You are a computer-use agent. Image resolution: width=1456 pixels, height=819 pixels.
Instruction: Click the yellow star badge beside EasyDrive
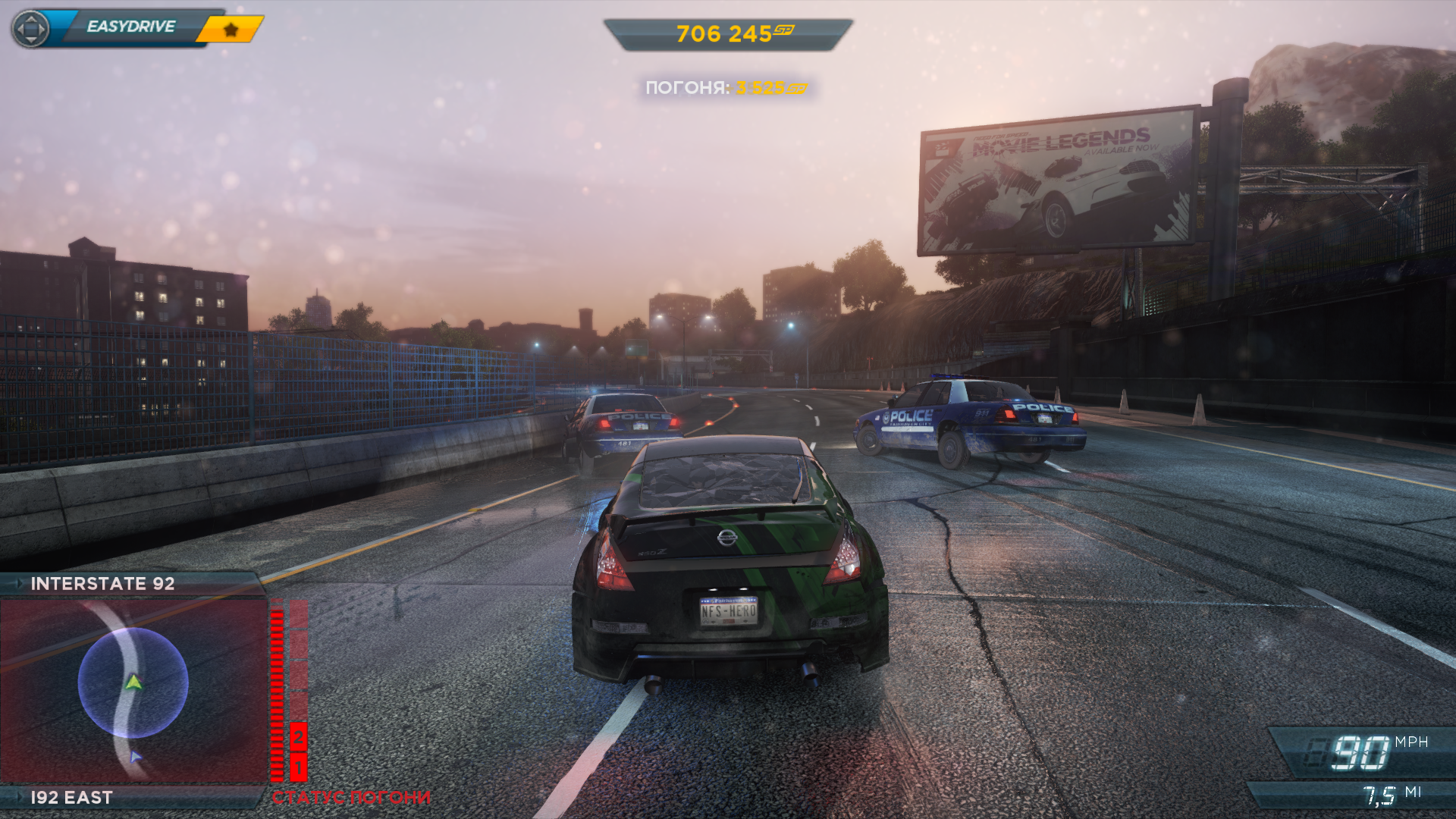pos(231,30)
